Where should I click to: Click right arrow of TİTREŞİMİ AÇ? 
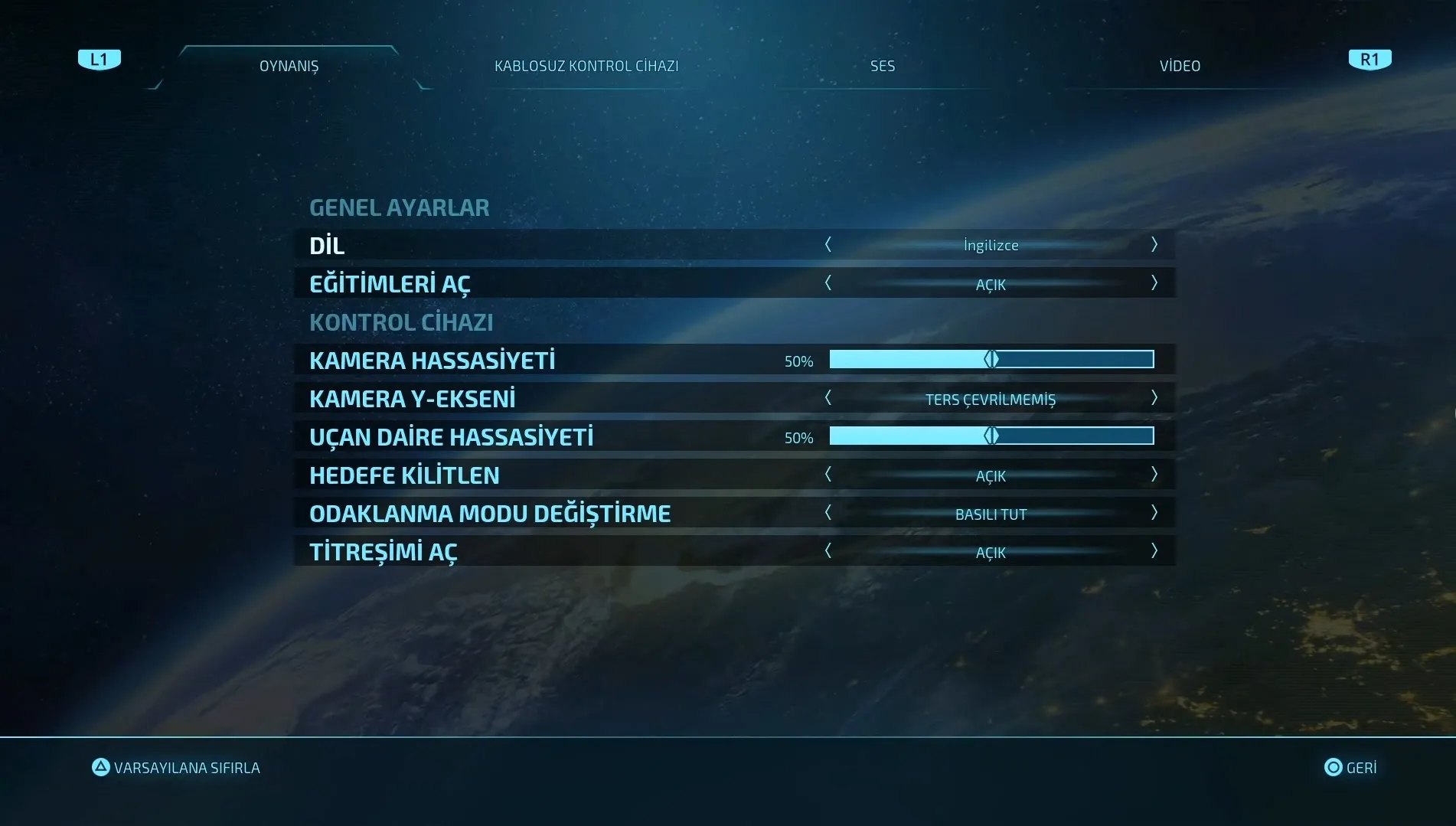click(x=1154, y=551)
